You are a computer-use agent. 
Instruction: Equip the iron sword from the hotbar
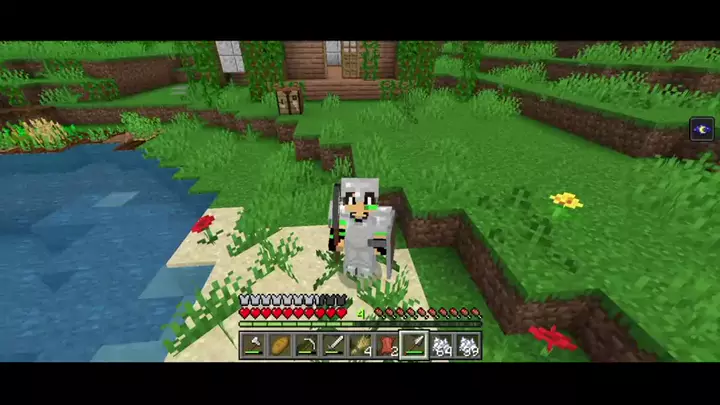[334, 346]
